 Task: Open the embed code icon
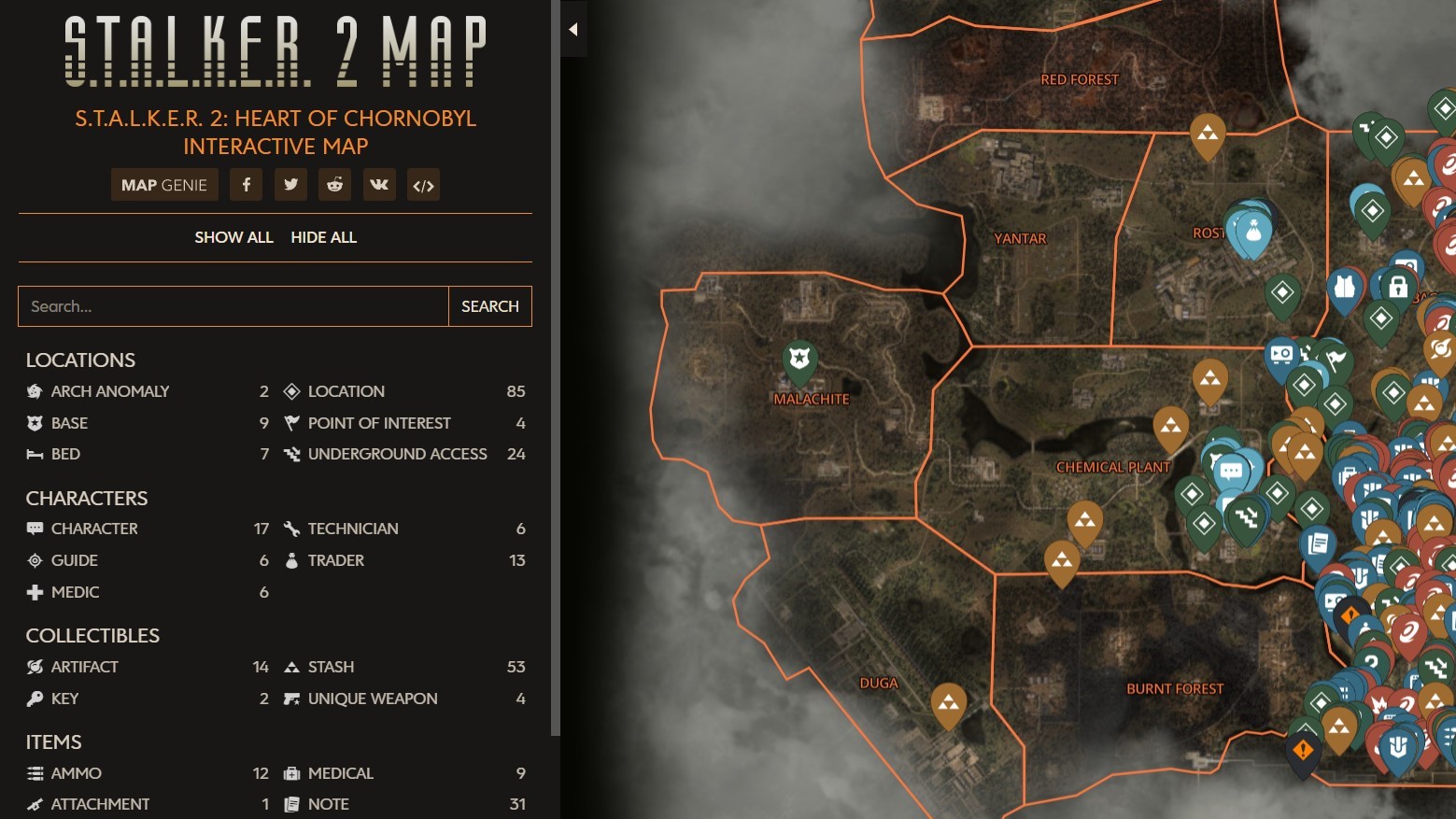point(422,184)
